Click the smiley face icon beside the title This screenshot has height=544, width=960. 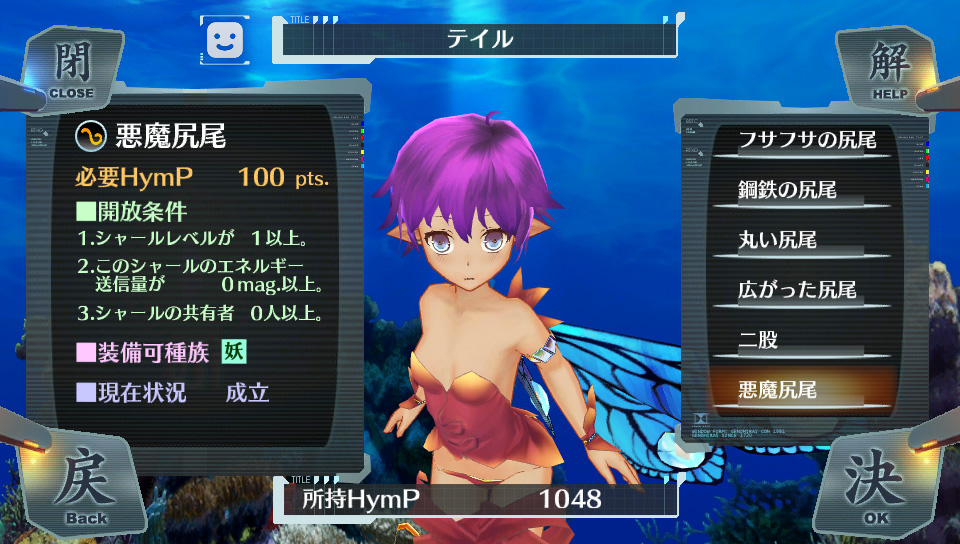225,39
